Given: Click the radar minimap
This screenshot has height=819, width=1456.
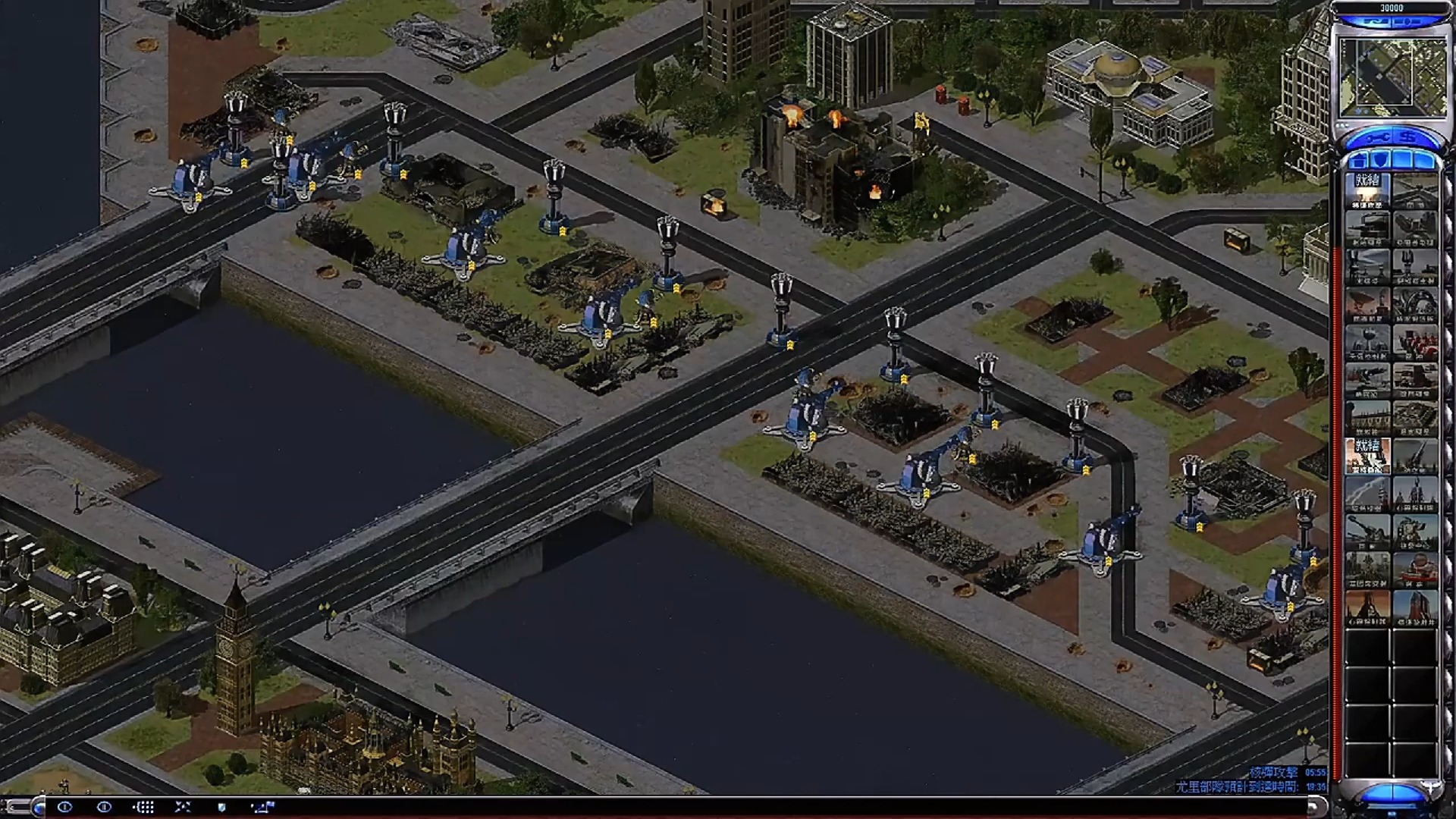Looking at the screenshot, I should [x=1392, y=77].
